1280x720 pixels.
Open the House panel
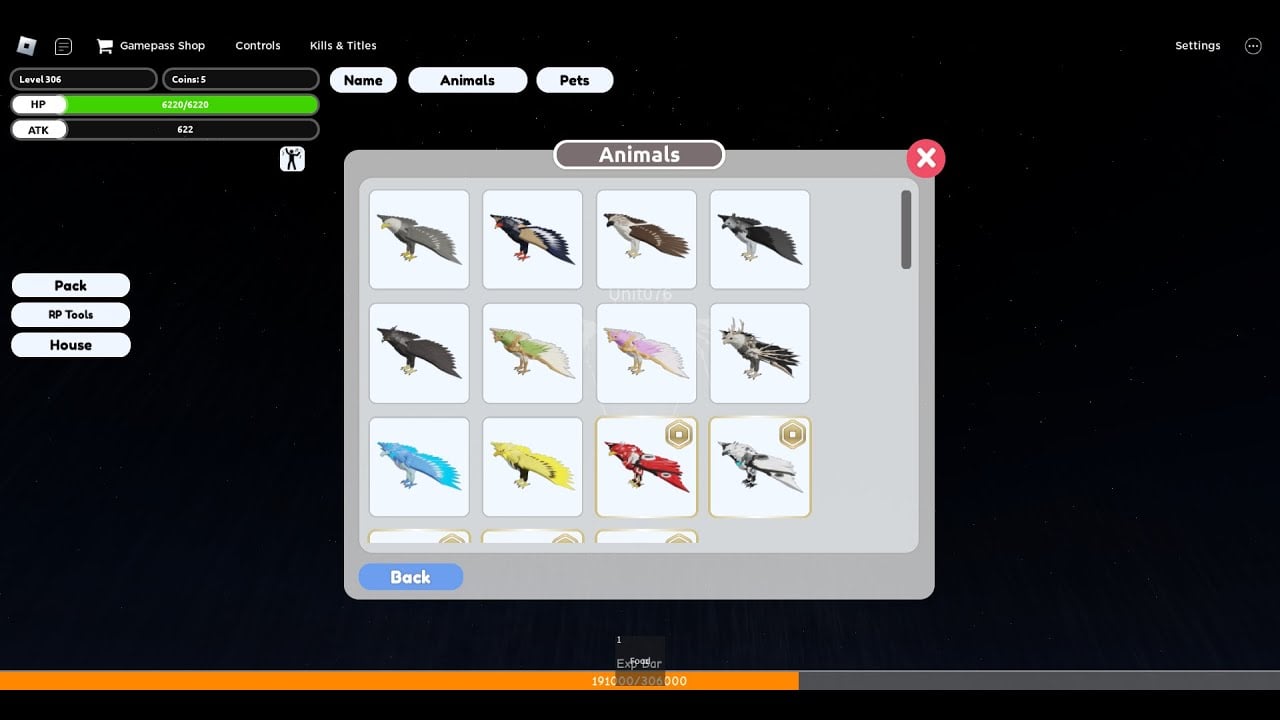click(70, 344)
